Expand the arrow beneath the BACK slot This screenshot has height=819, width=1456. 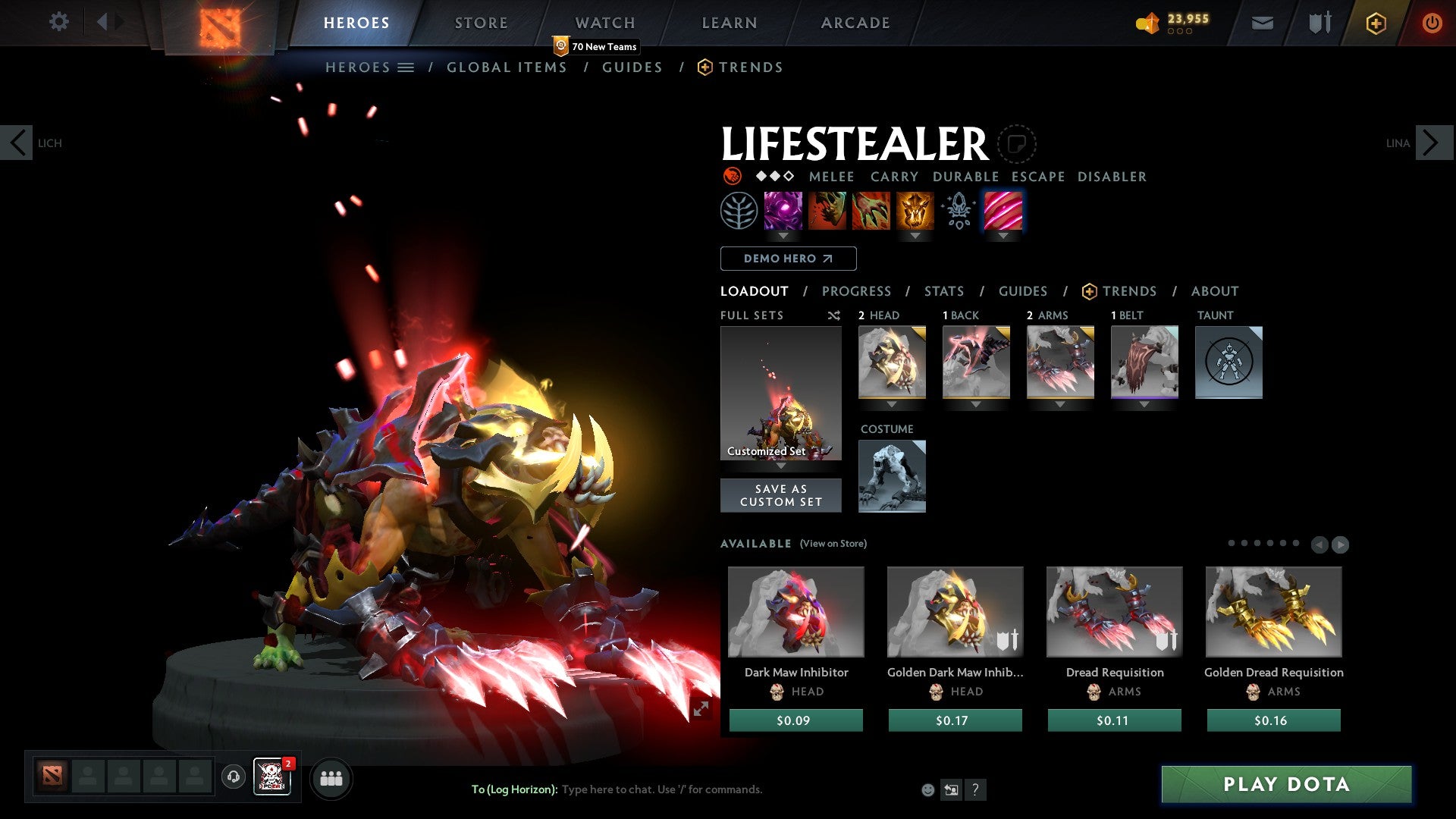976,404
